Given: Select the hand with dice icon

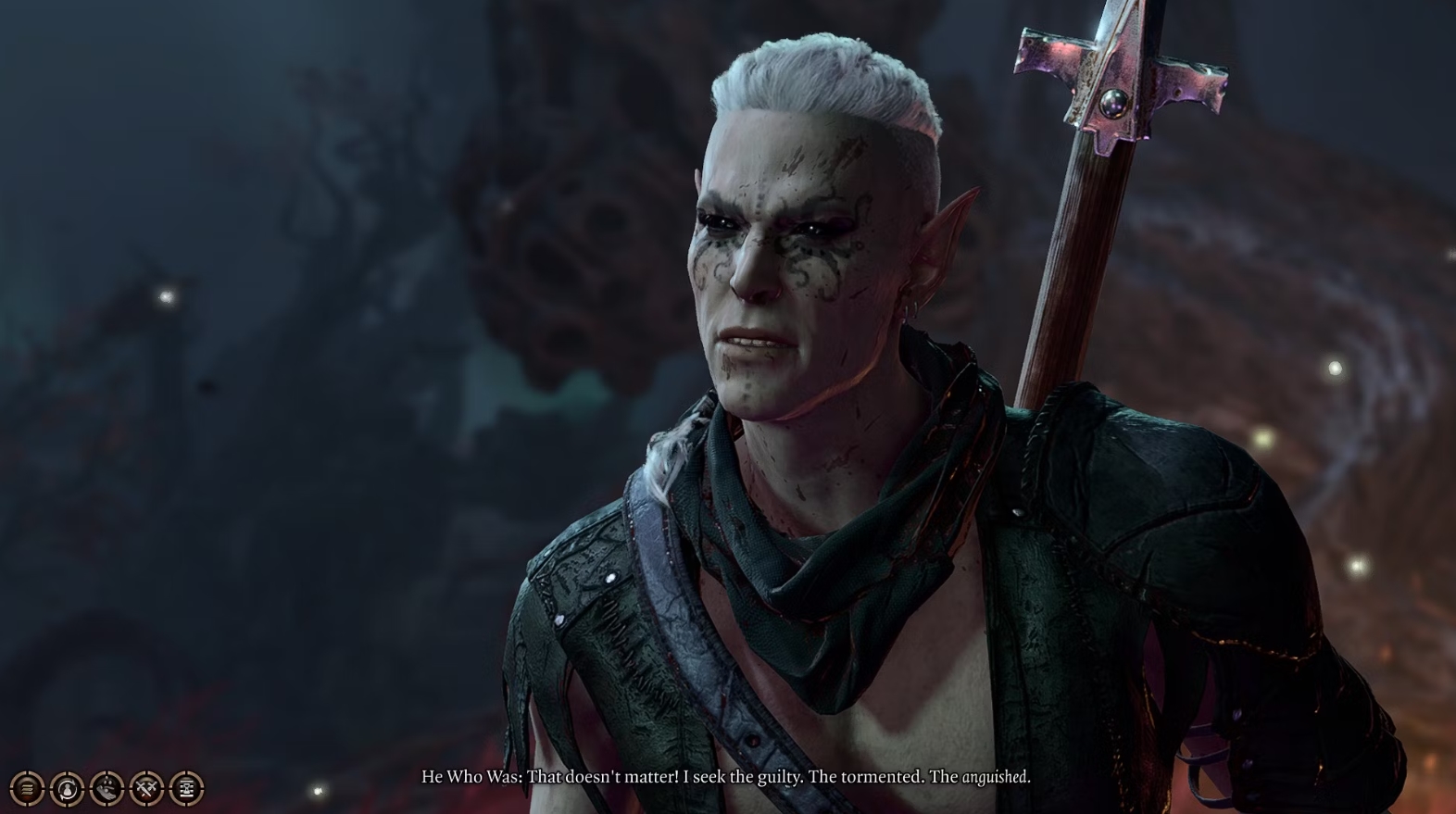Looking at the screenshot, I should (107, 788).
